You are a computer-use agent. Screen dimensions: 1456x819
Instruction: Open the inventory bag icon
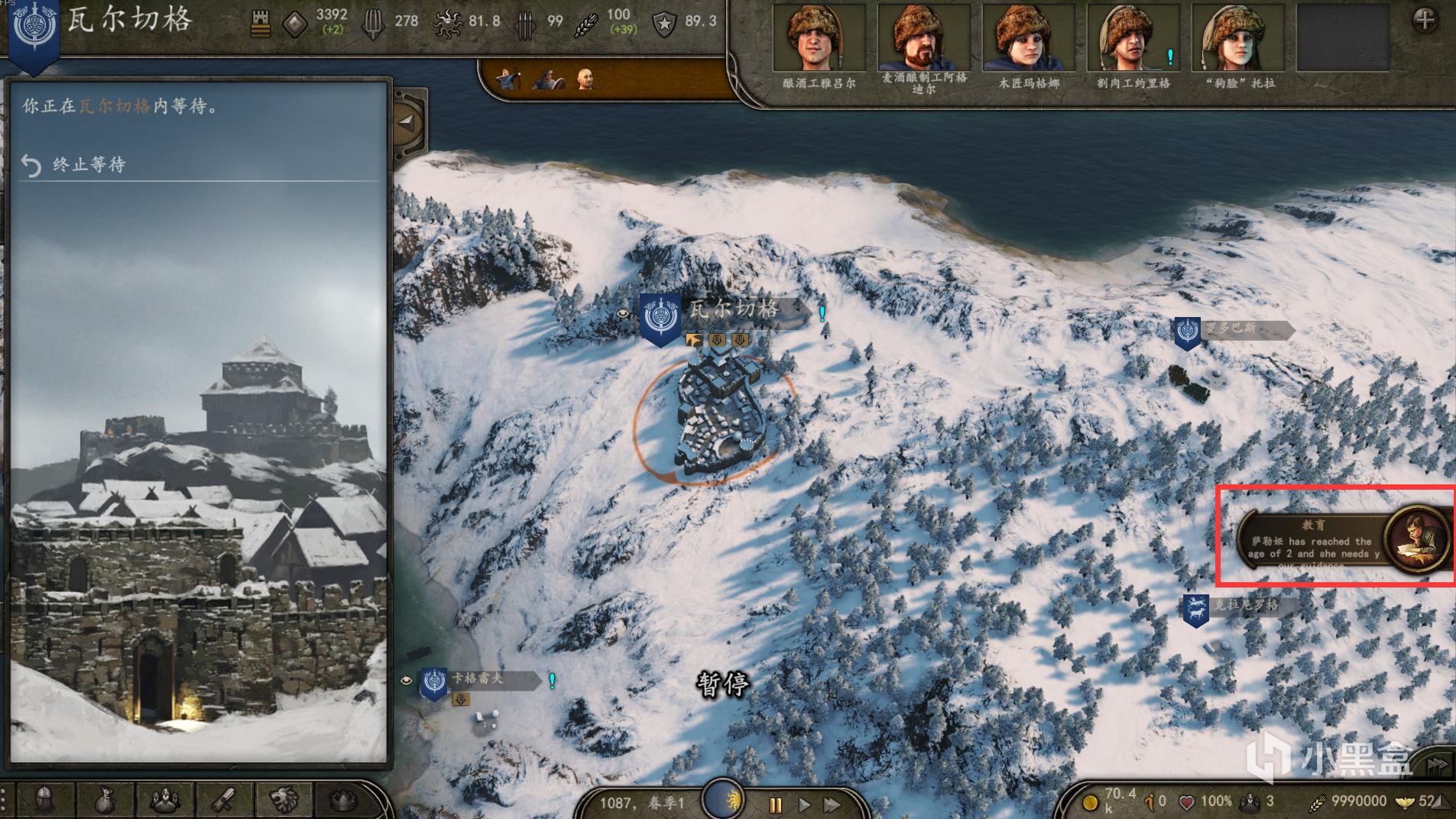tap(105, 800)
